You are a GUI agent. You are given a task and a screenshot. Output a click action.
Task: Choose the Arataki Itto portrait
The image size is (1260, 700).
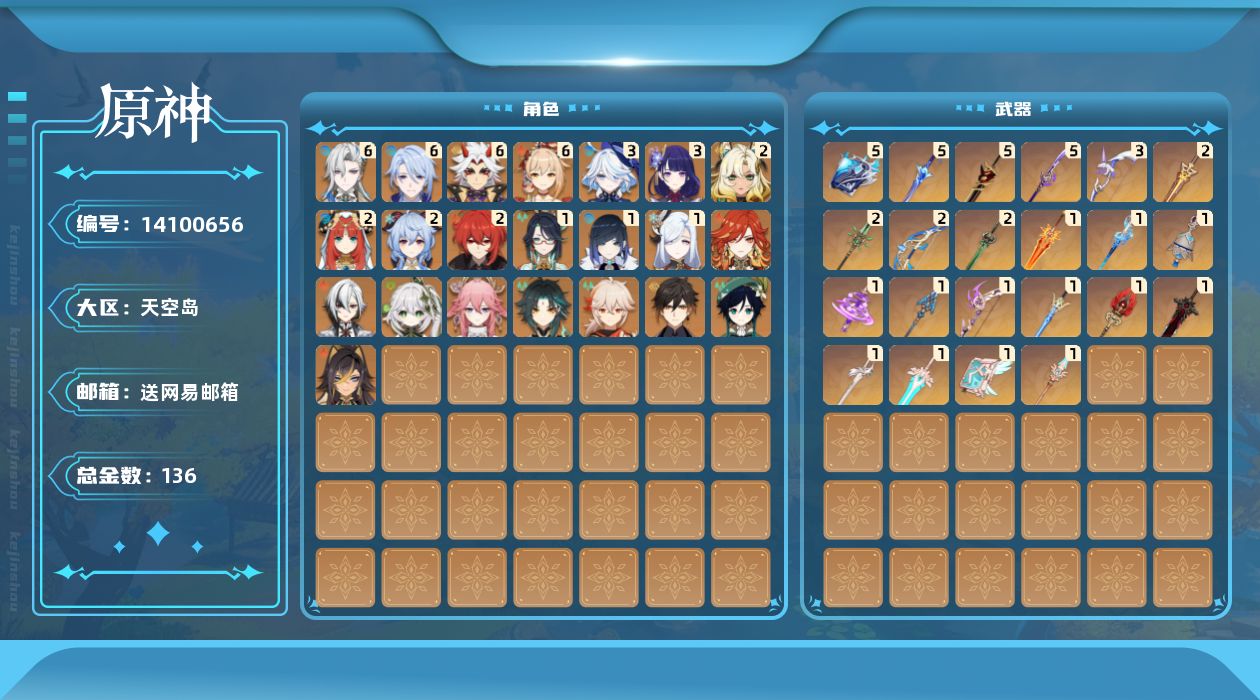(478, 172)
